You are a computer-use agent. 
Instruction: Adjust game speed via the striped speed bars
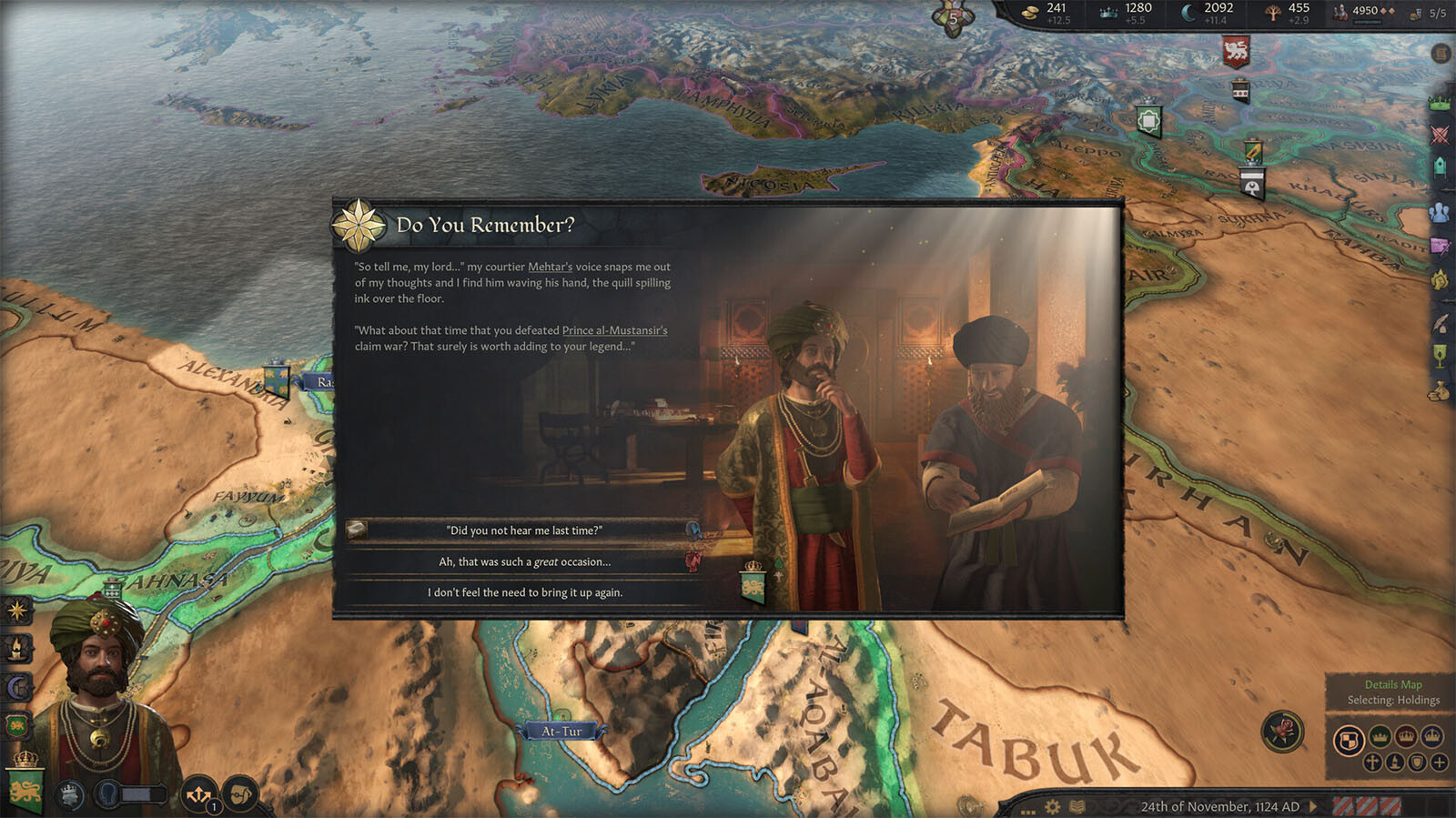[x=1368, y=806]
